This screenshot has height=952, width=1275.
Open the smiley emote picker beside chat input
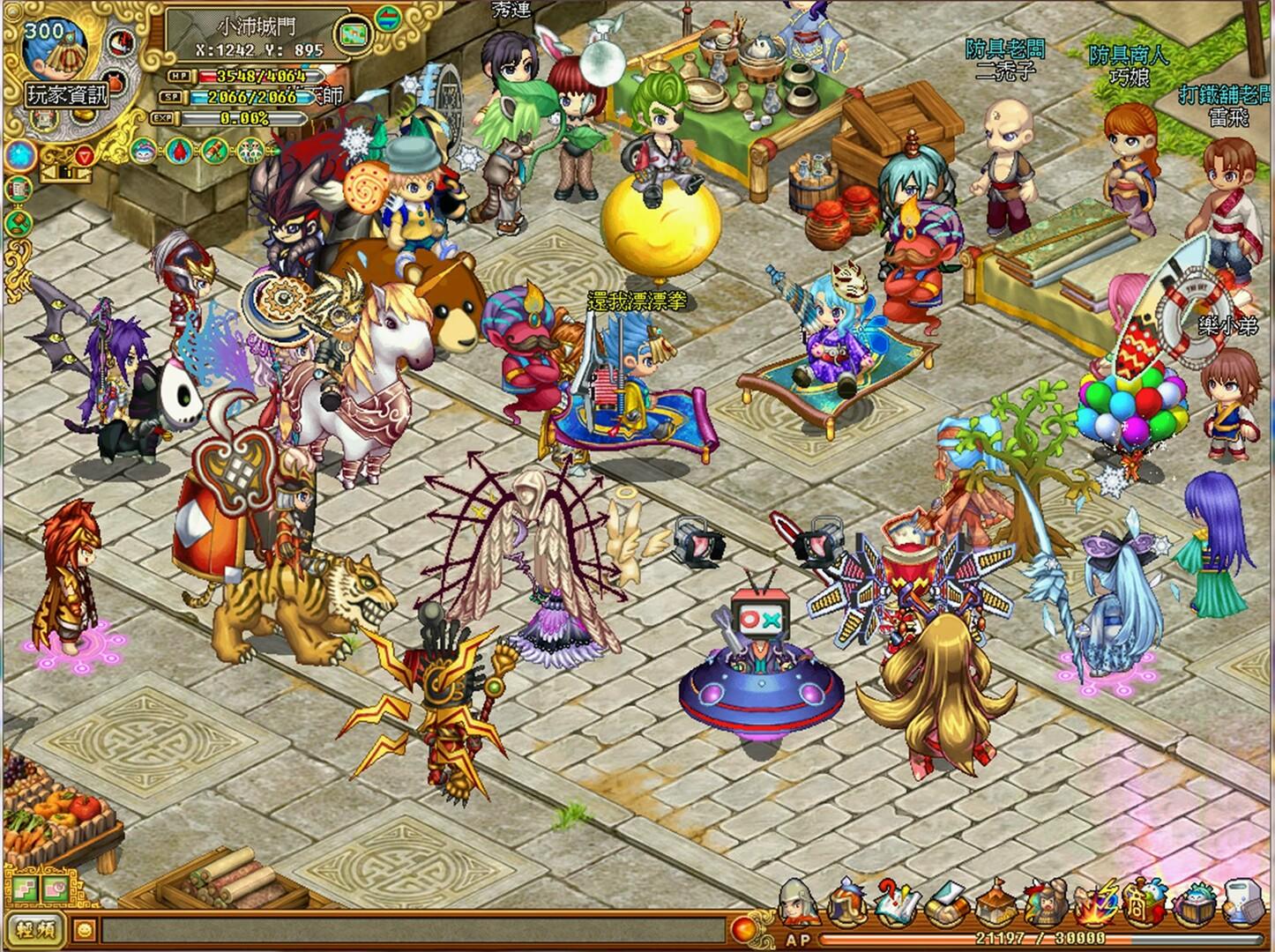84,930
